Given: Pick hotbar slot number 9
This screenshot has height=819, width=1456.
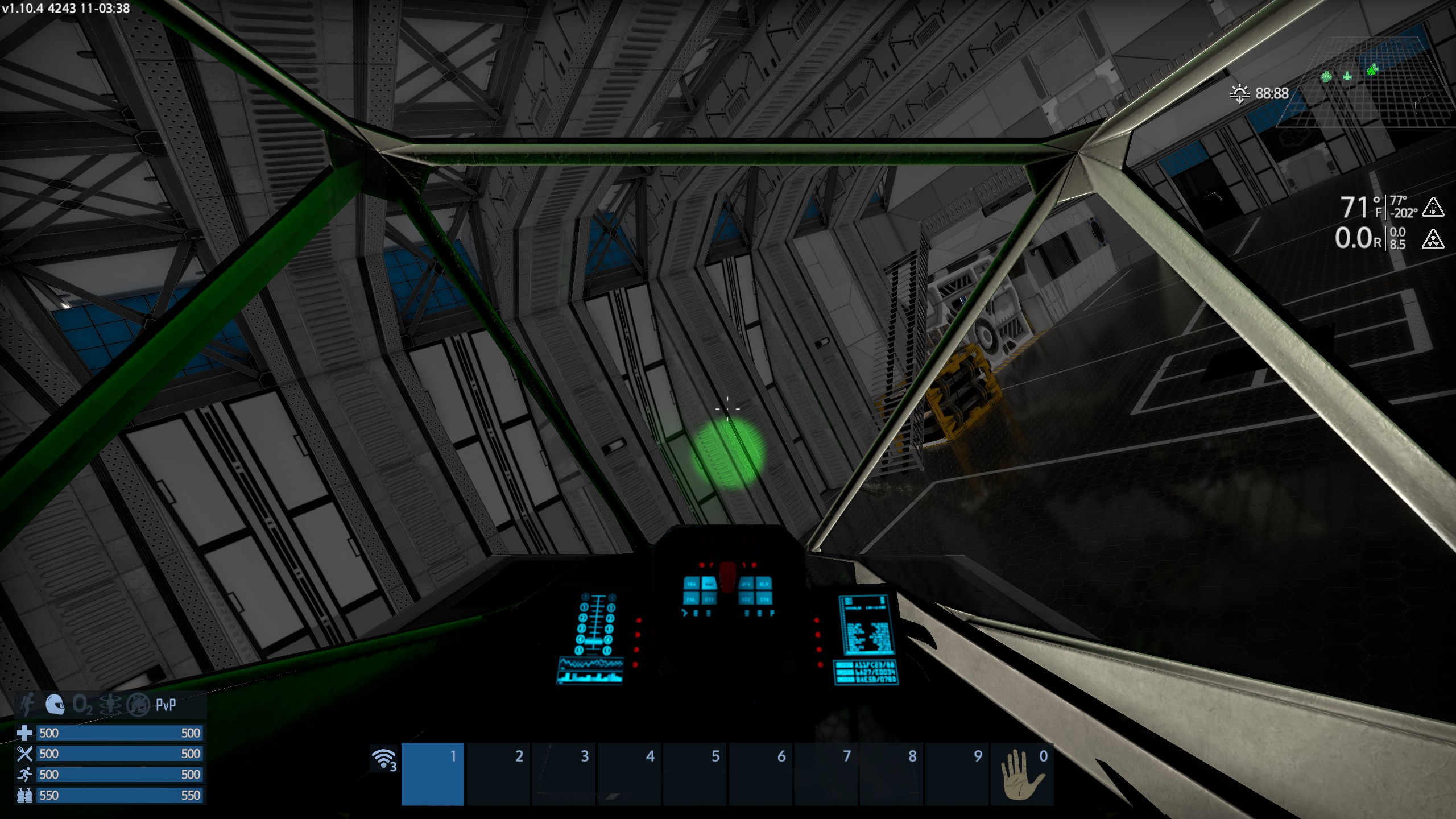Looking at the screenshot, I should coord(957,773).
